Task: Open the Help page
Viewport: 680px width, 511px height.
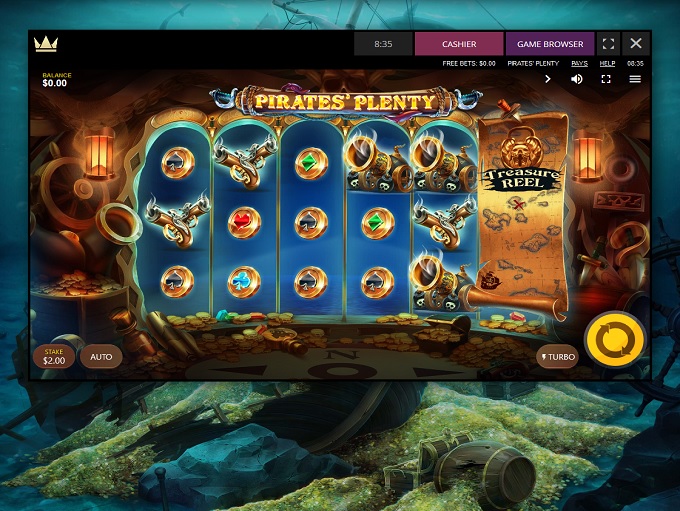Action: pyautogui.click(x=607, y=63)
